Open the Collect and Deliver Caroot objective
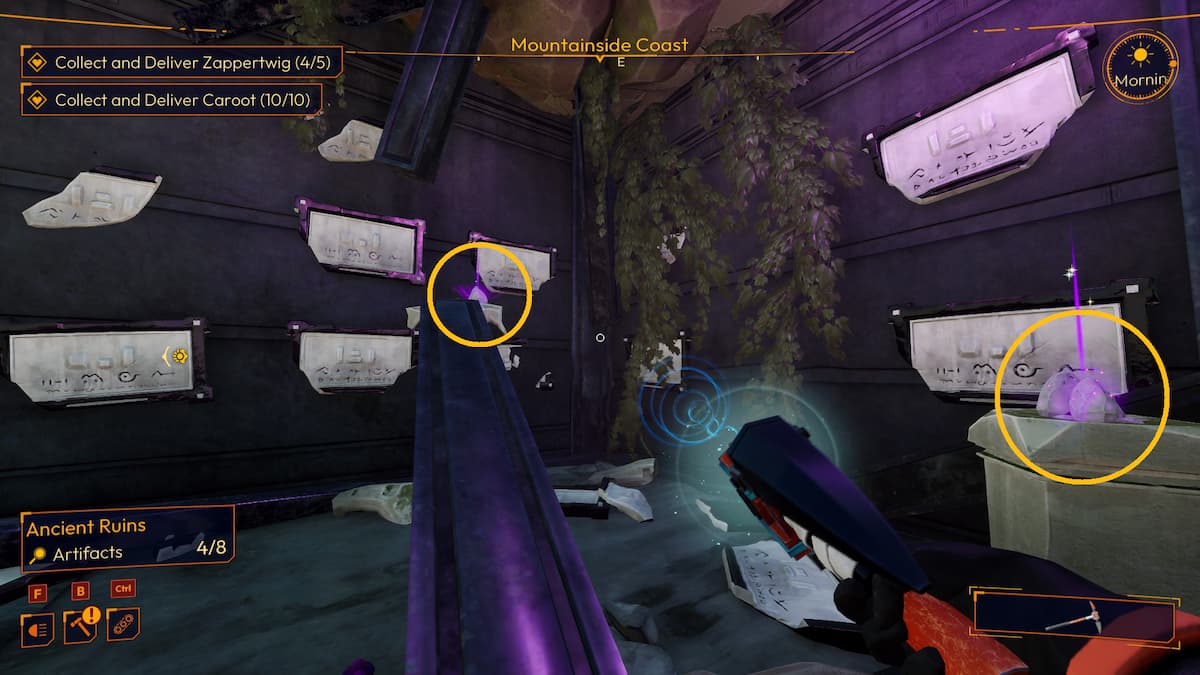Image resolution: width=1200 pixels, height=675 pixels. click(x=173, y=99)
